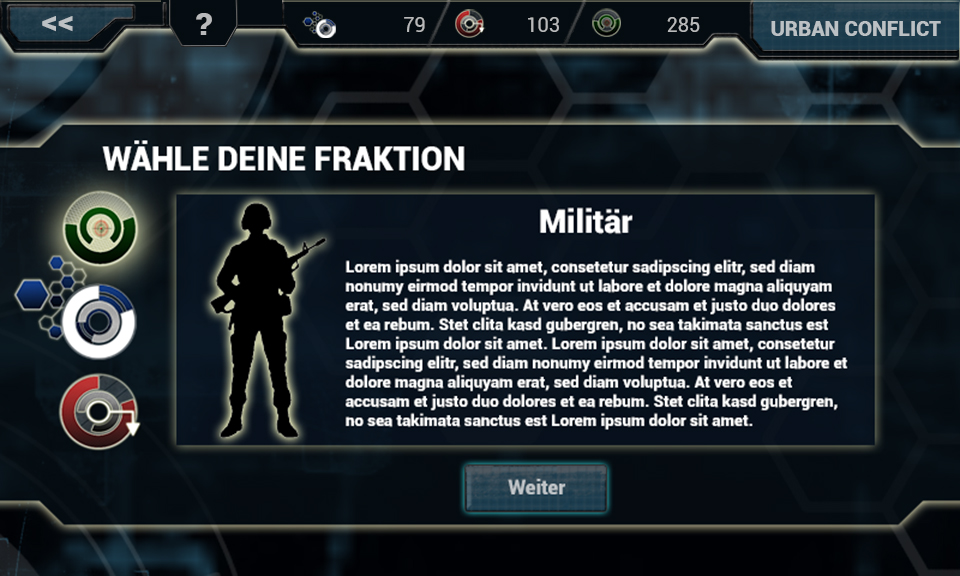The width and height of the screenshot is (960, 576).
Task: Pick the red faction emblem
Action: tap(97, 411)
